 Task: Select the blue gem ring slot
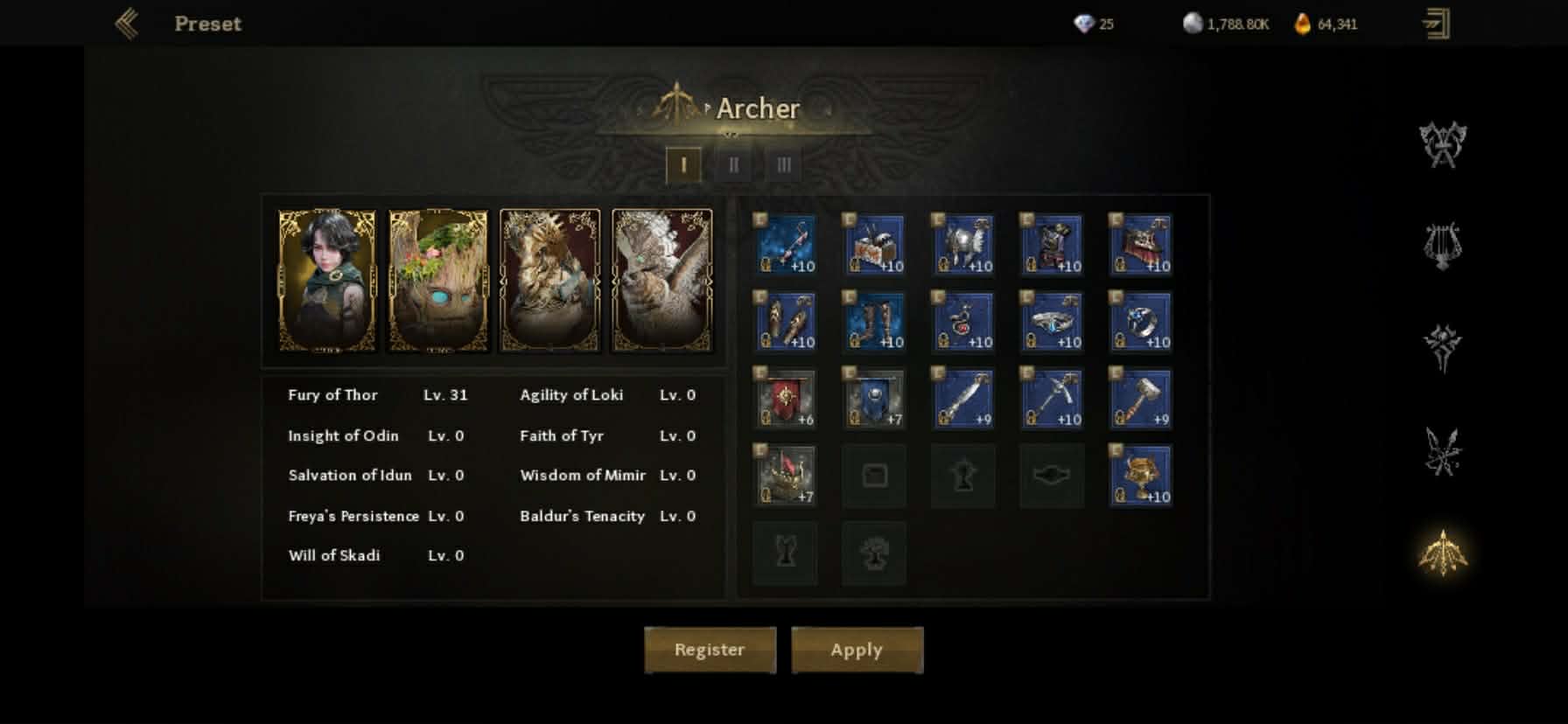click(x=1141, y=322)
